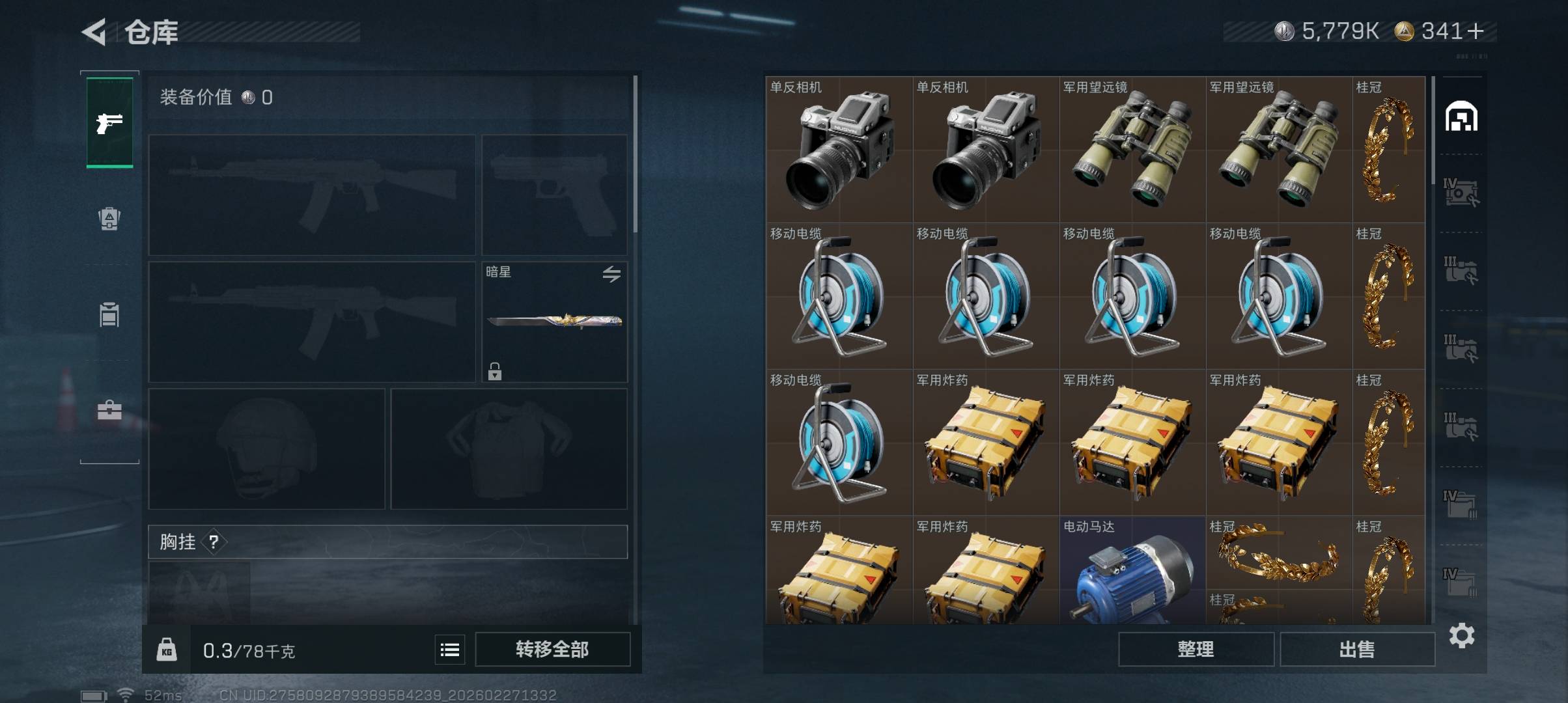Open the 胸挂 help question mark

point(214,542)
